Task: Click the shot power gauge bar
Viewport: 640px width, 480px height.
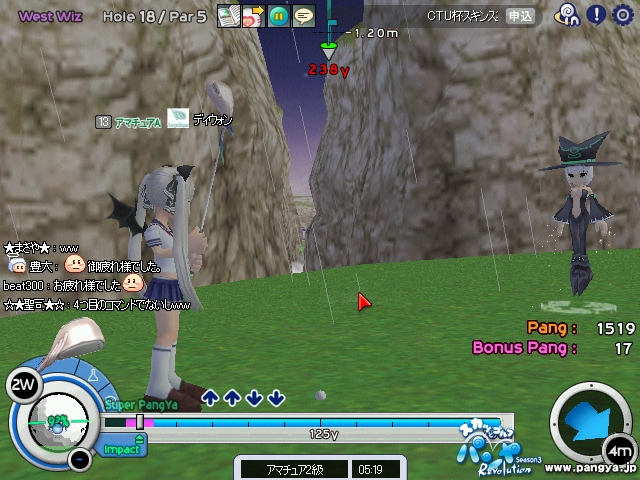Action: (308, 423)
